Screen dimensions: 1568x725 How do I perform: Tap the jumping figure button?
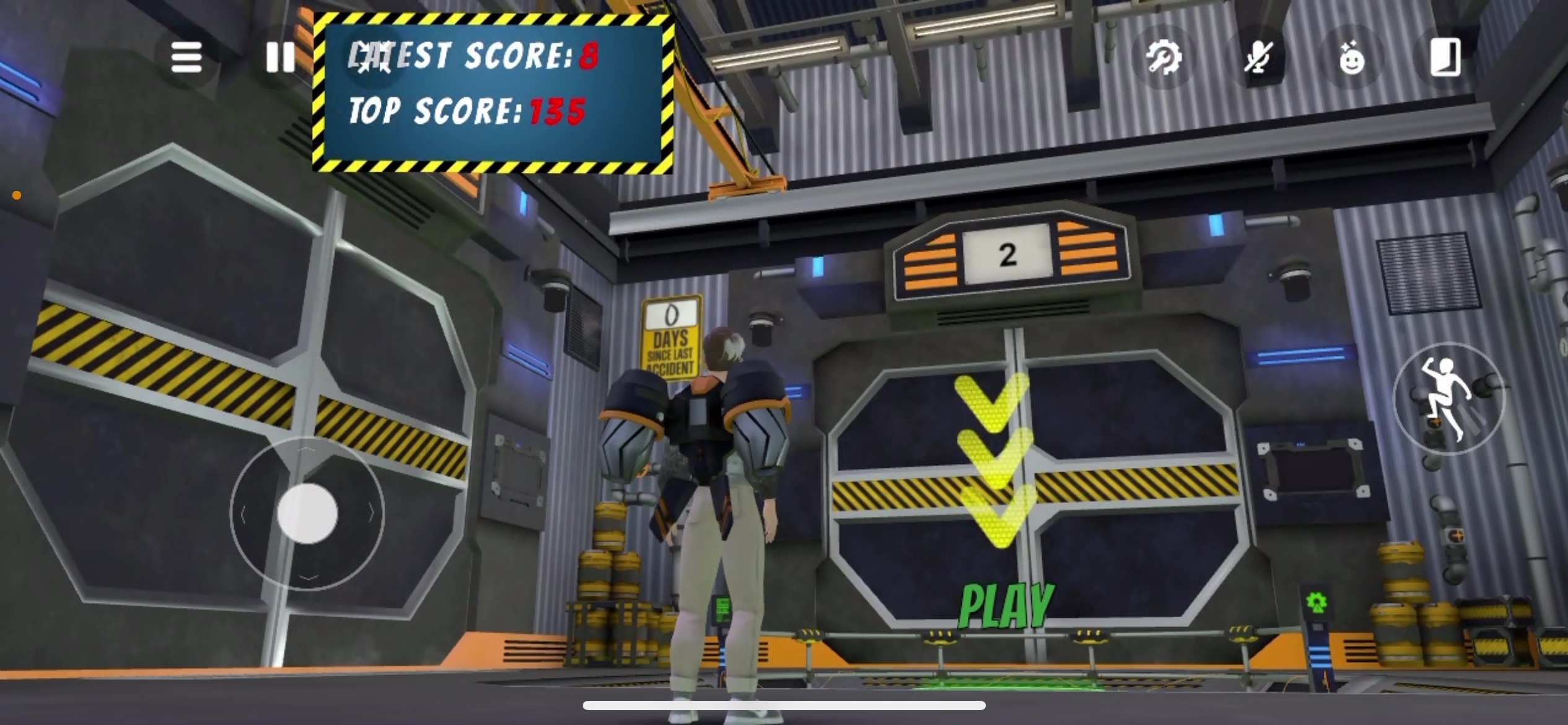[x=1447, y=398]
